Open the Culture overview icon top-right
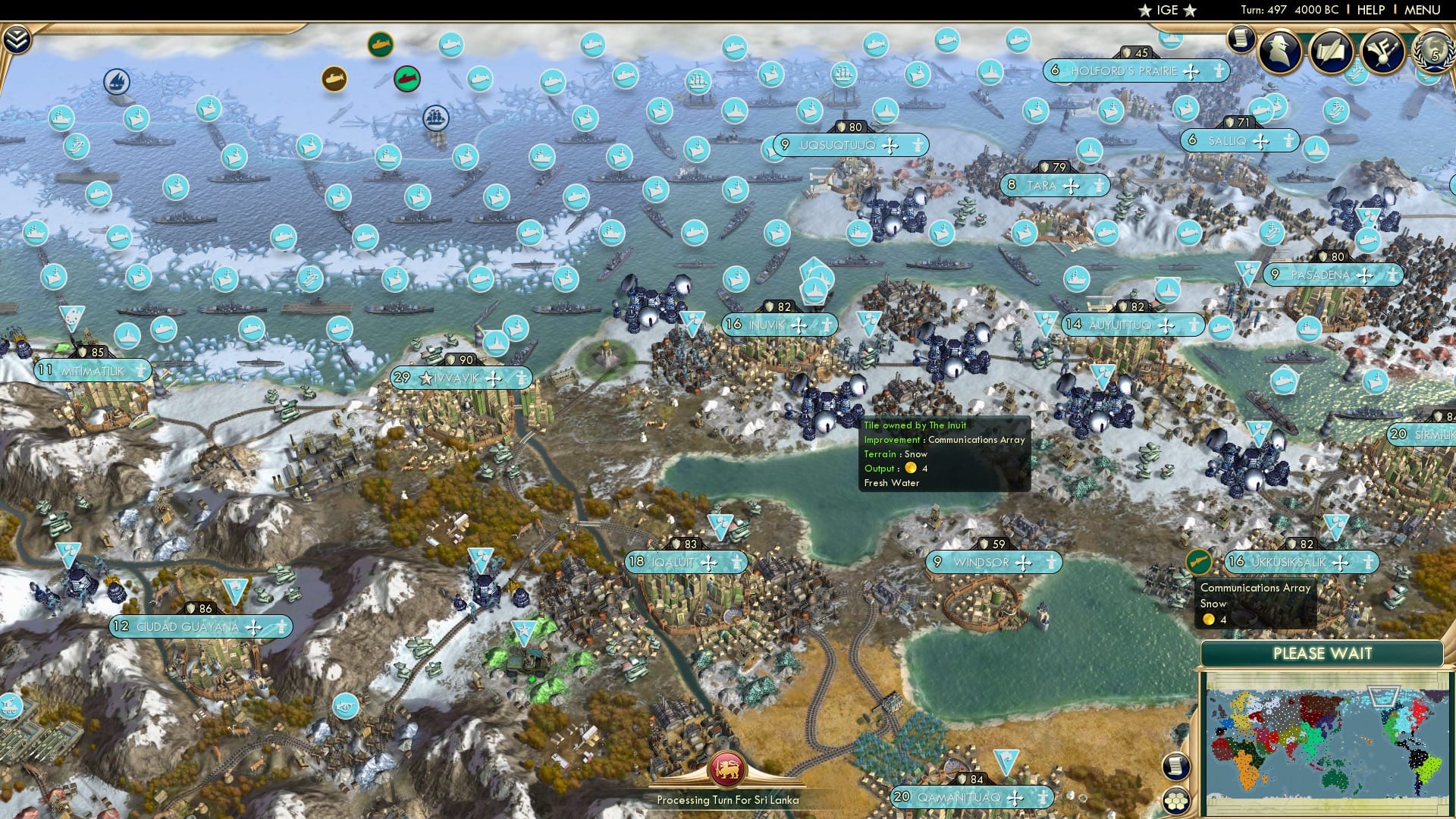Viewport: 1456px width, 819px height. [1382, 51]
